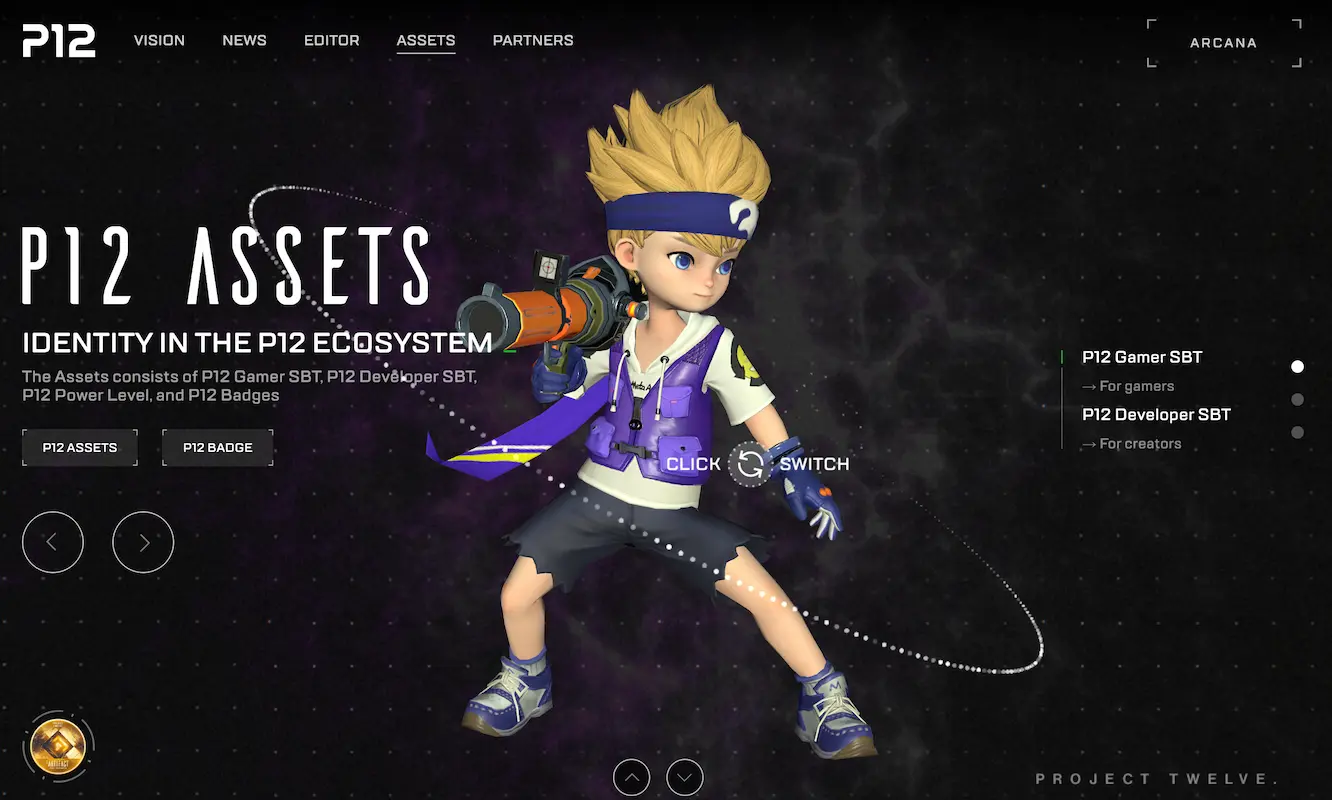Select the first carousel dot indicator

point(1297,366)
